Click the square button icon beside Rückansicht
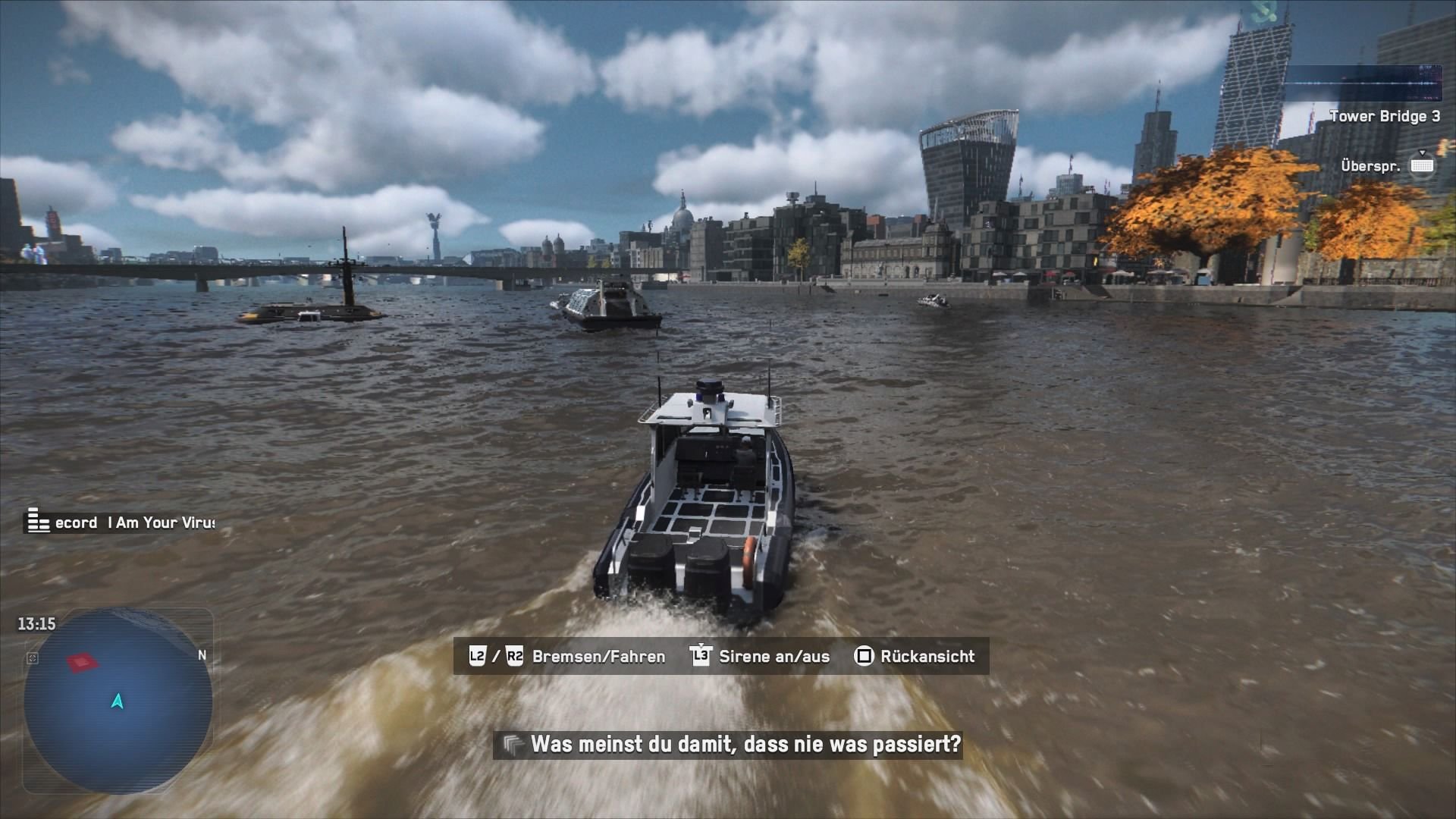1456x819 pixels. click(864, 656)
